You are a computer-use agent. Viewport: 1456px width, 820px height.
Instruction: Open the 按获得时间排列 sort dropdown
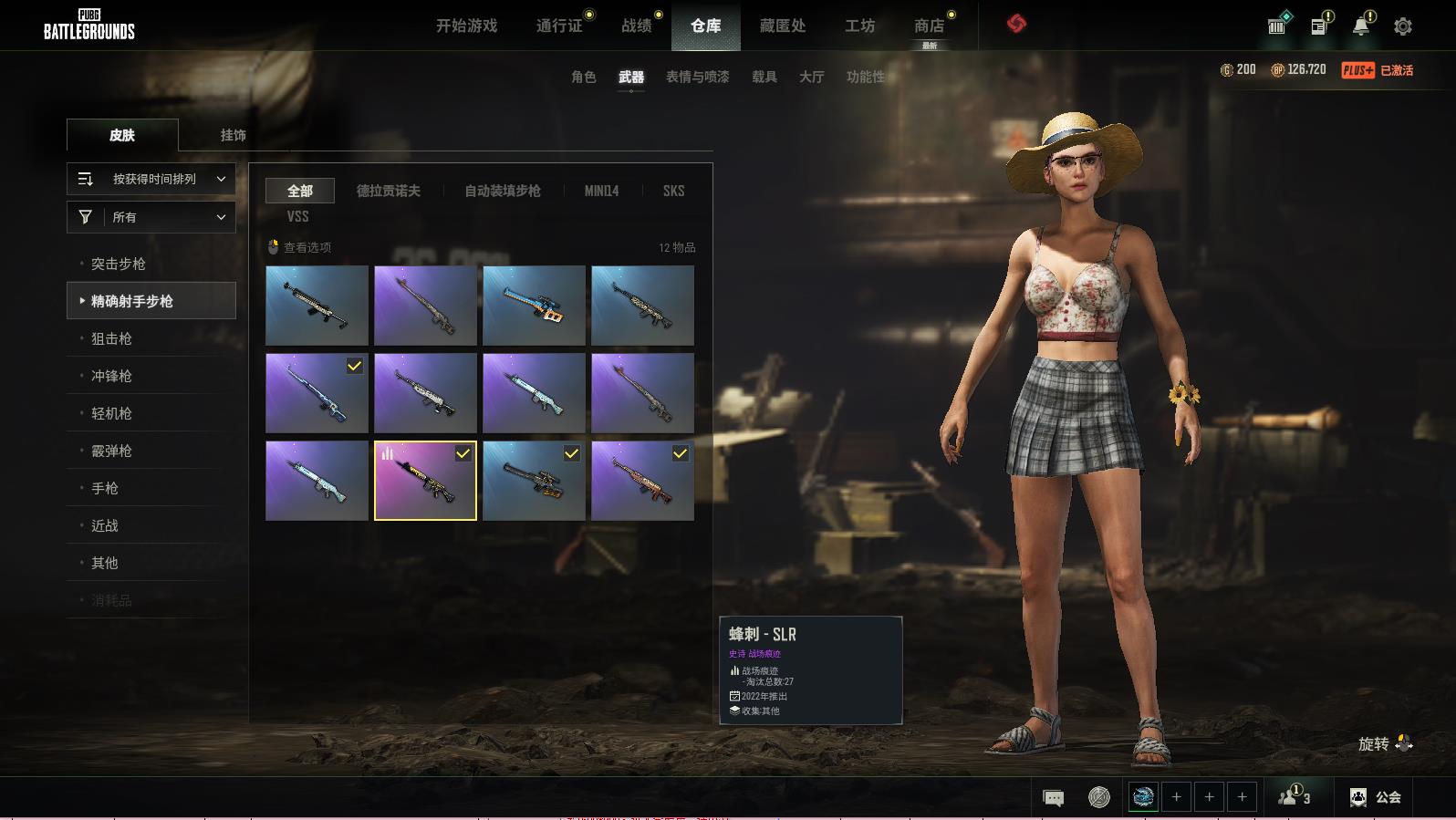pyautogui.click(x=151, y=179)
